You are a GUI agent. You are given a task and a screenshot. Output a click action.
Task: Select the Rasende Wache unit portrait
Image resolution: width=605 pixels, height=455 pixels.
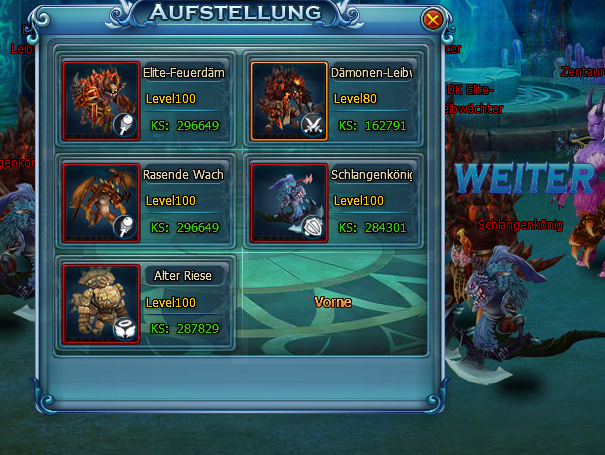101,202
